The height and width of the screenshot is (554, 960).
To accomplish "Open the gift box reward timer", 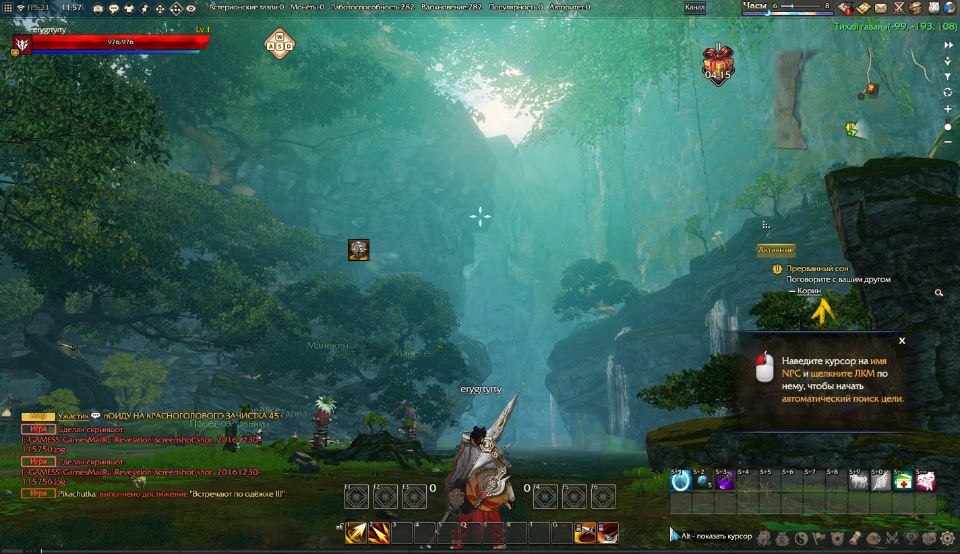I will (718, 62).
